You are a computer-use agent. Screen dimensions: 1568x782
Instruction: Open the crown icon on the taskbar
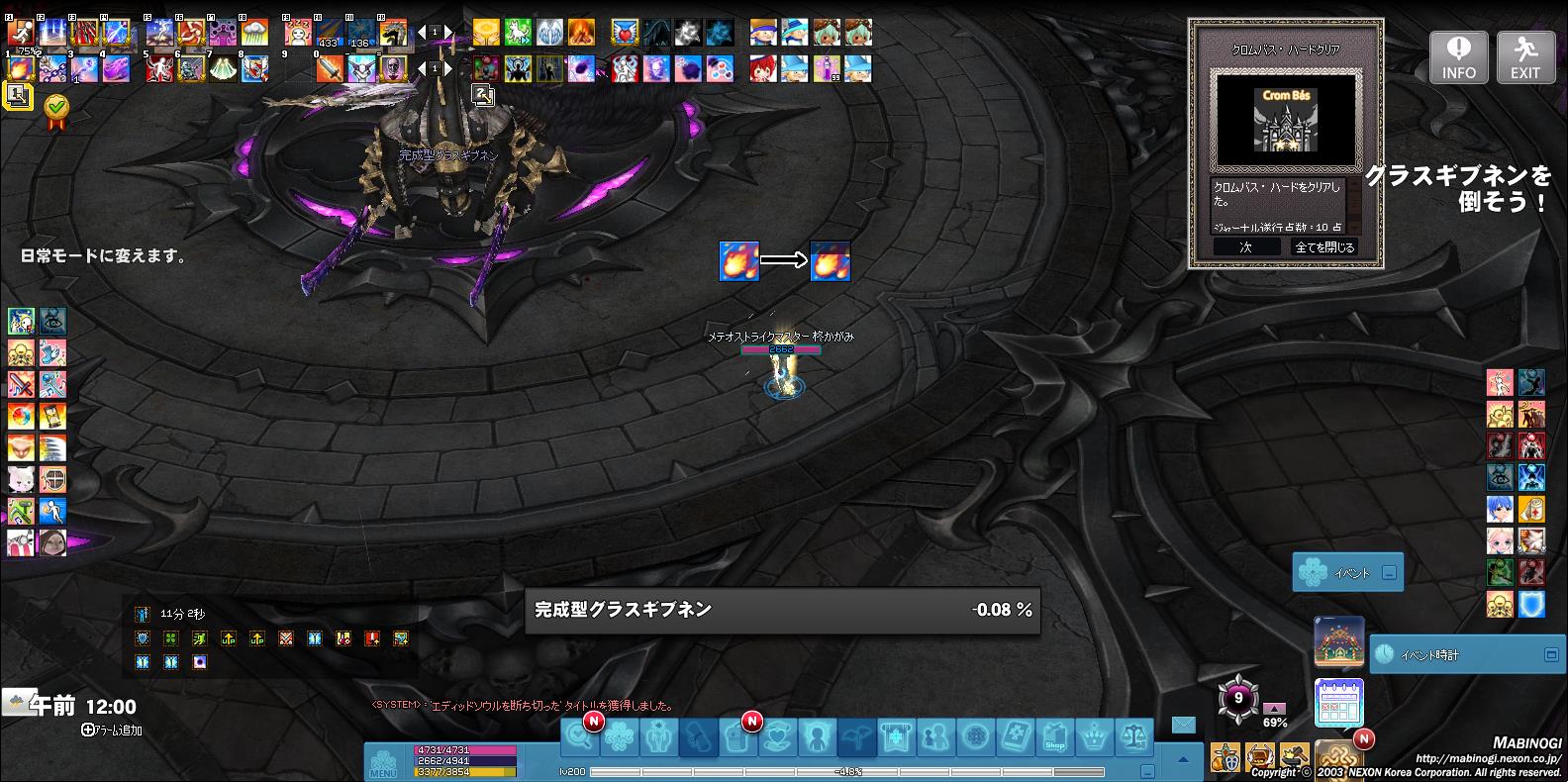[x=1095, y=737]
